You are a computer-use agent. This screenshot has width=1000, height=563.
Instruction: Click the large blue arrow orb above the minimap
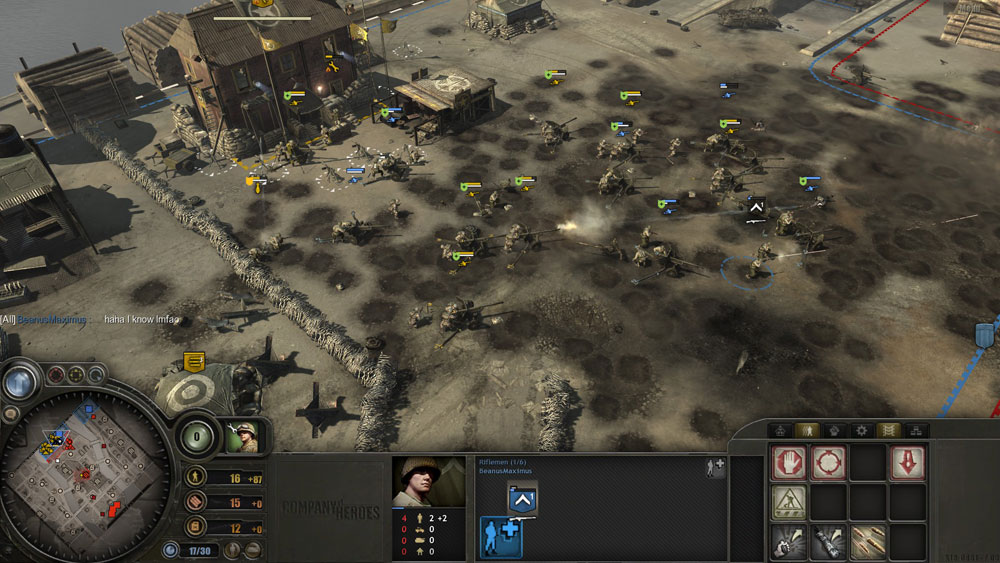click(x=20, y=381)
